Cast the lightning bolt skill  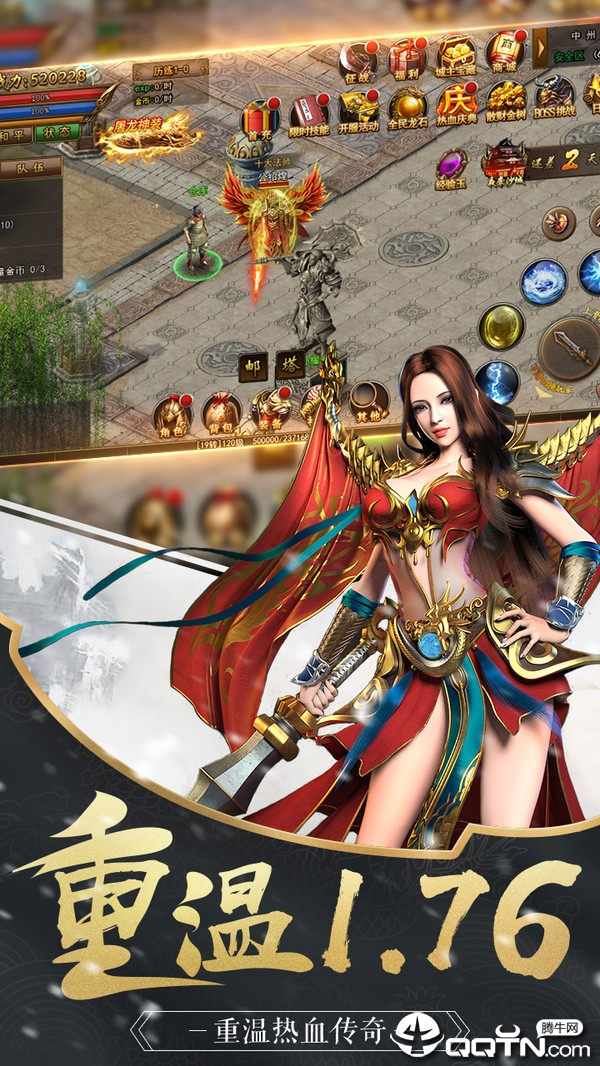pos(497,382)
